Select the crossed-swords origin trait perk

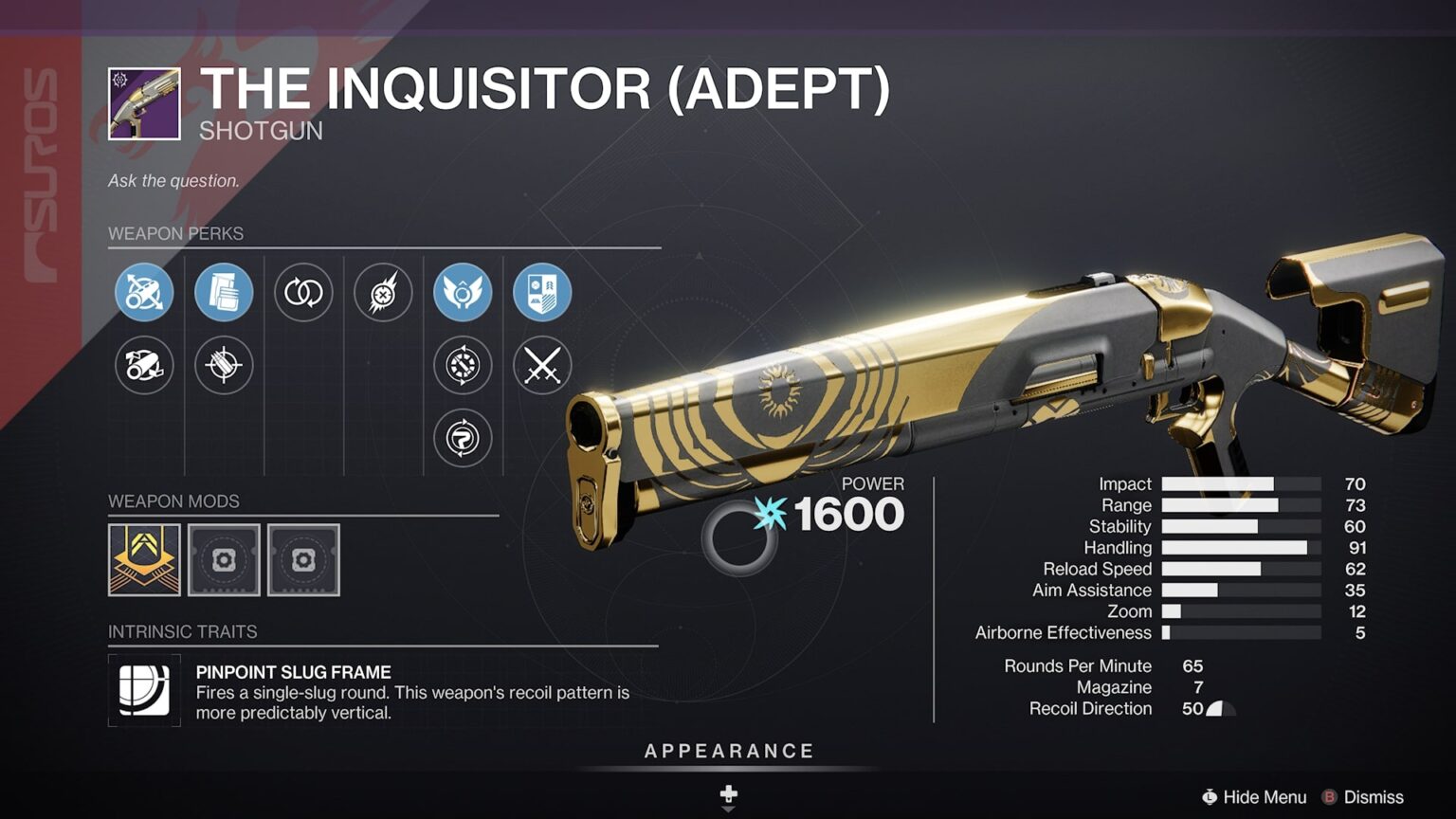541,366
